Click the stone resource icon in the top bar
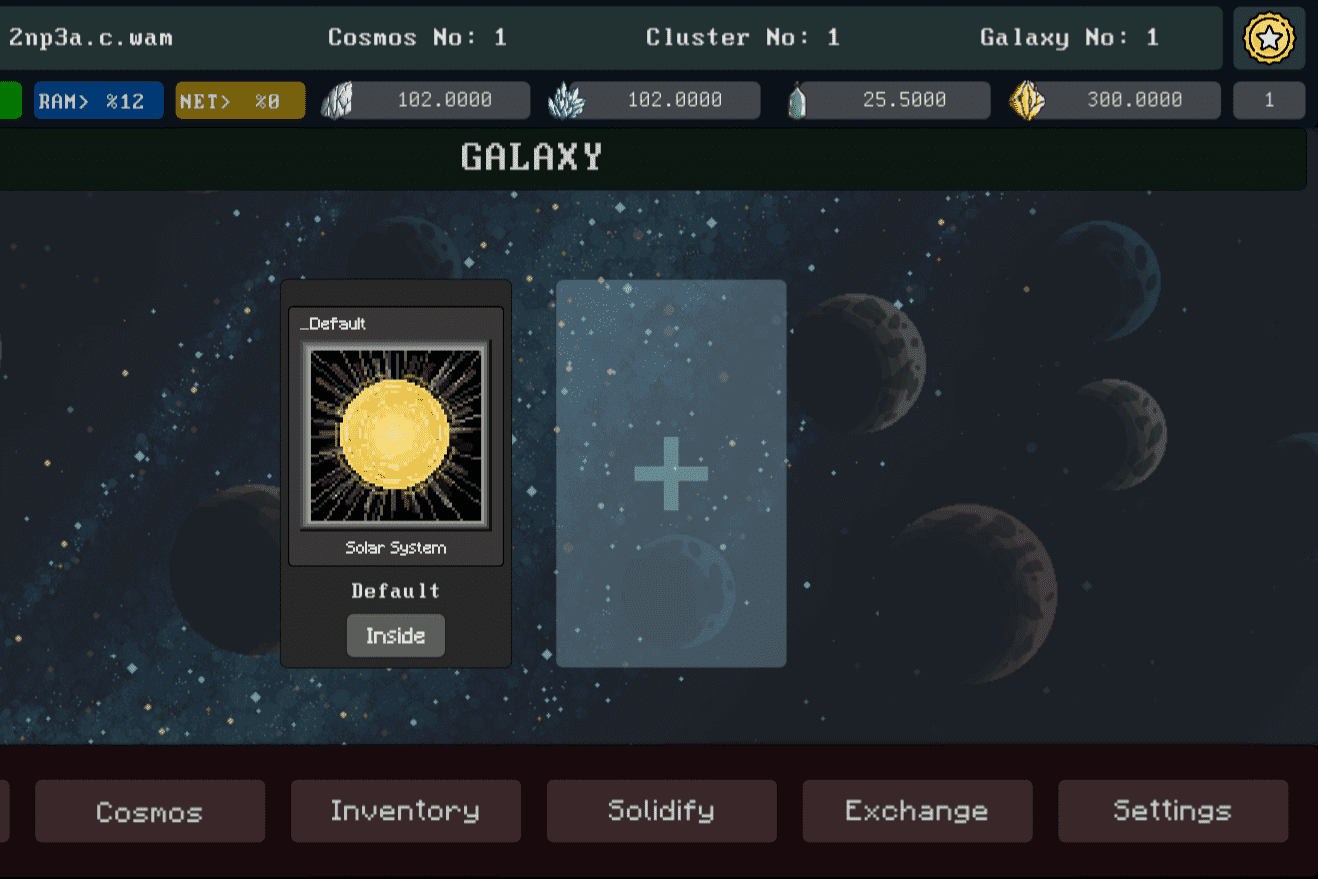1318x879 pixels. click(x=341, y=99)
